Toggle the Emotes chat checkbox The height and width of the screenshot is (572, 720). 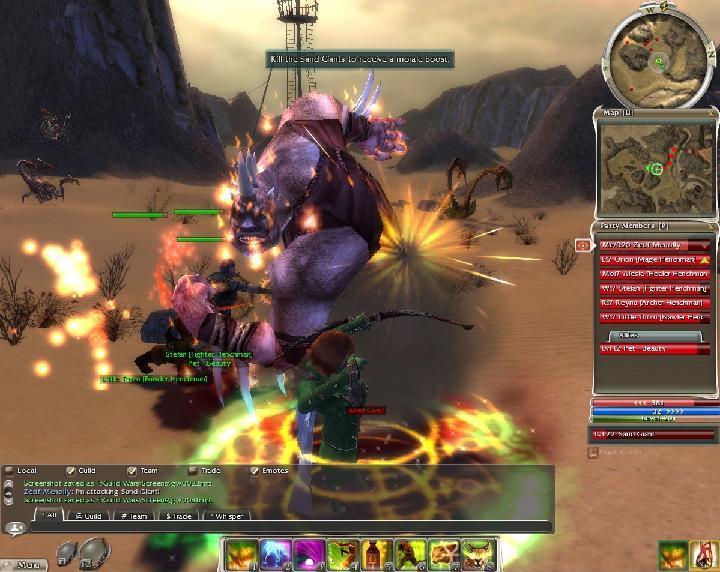pyautogui.click(x=254, y=470)
